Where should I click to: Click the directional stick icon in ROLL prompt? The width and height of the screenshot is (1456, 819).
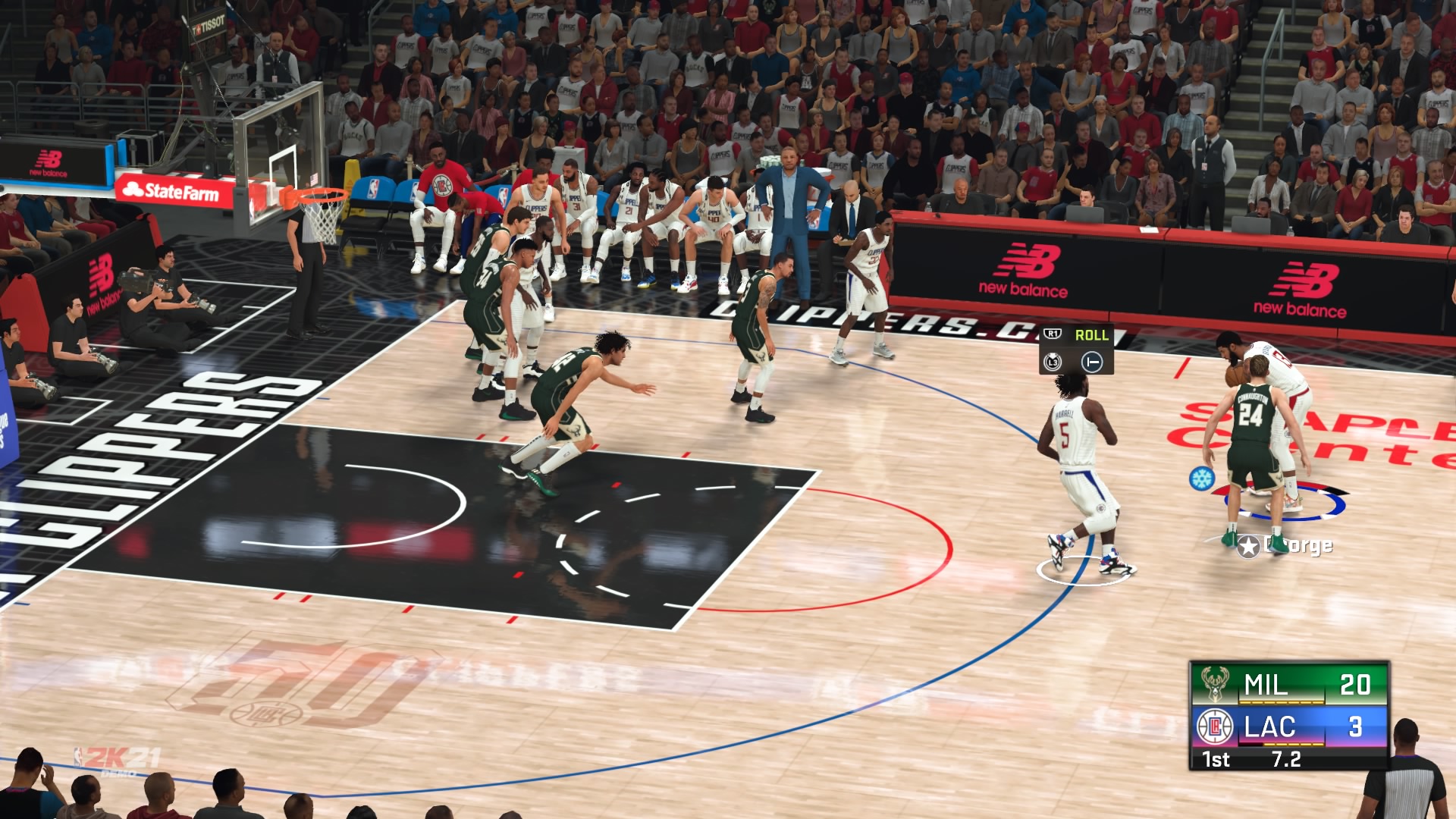[x=1093, y=362]
